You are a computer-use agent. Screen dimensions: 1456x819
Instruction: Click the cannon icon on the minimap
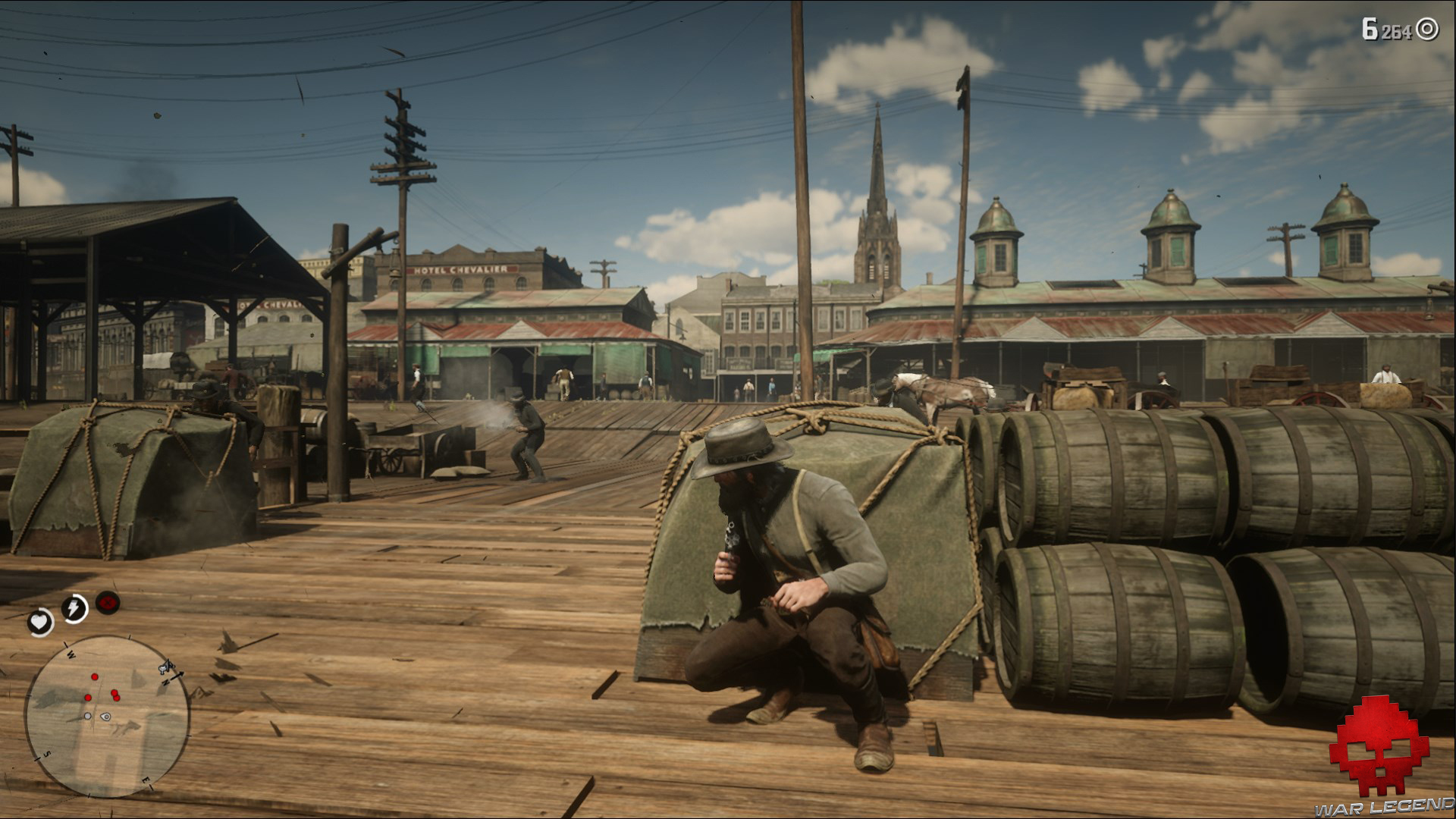(165, 667)
